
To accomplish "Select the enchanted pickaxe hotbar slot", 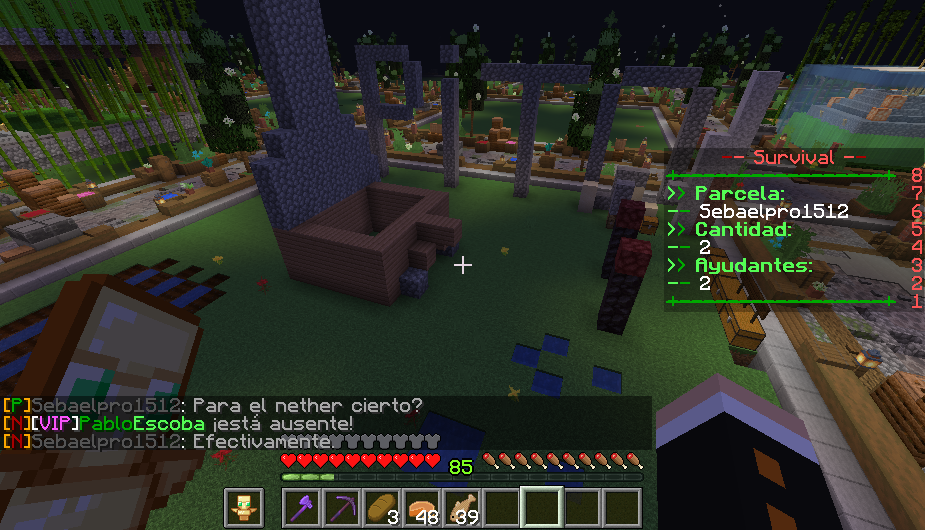I will click(x=342, y=507).
